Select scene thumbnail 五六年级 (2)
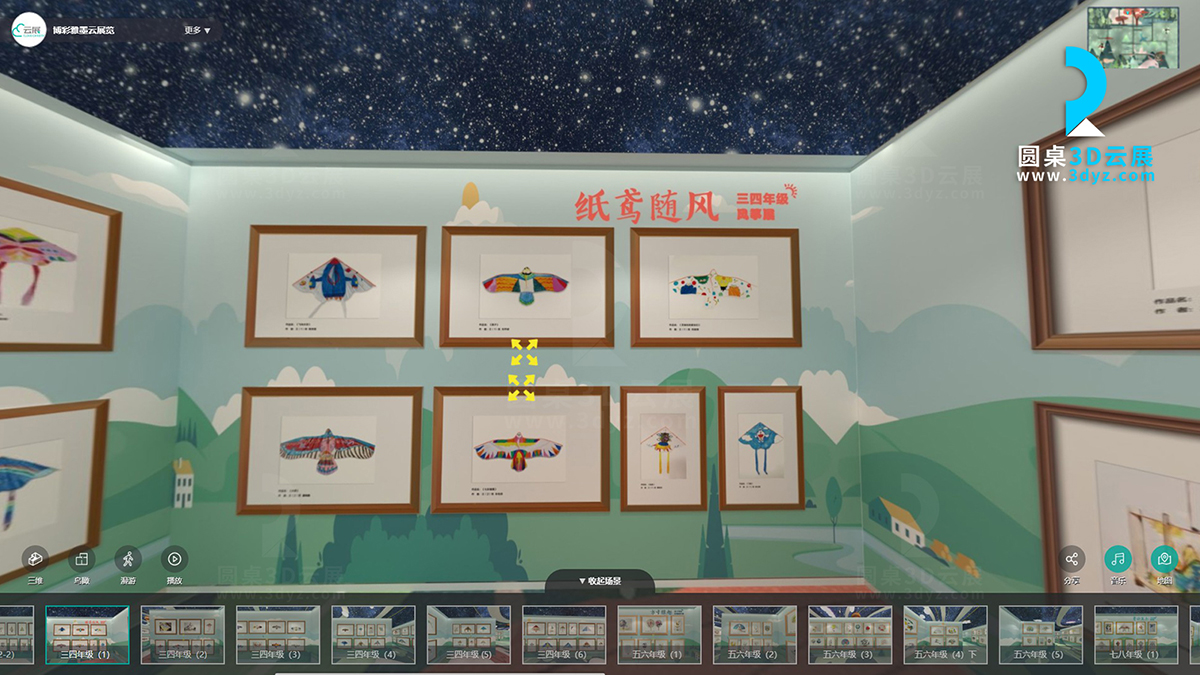This screenshot has height=675, width=1200. [x=755, y=634]
